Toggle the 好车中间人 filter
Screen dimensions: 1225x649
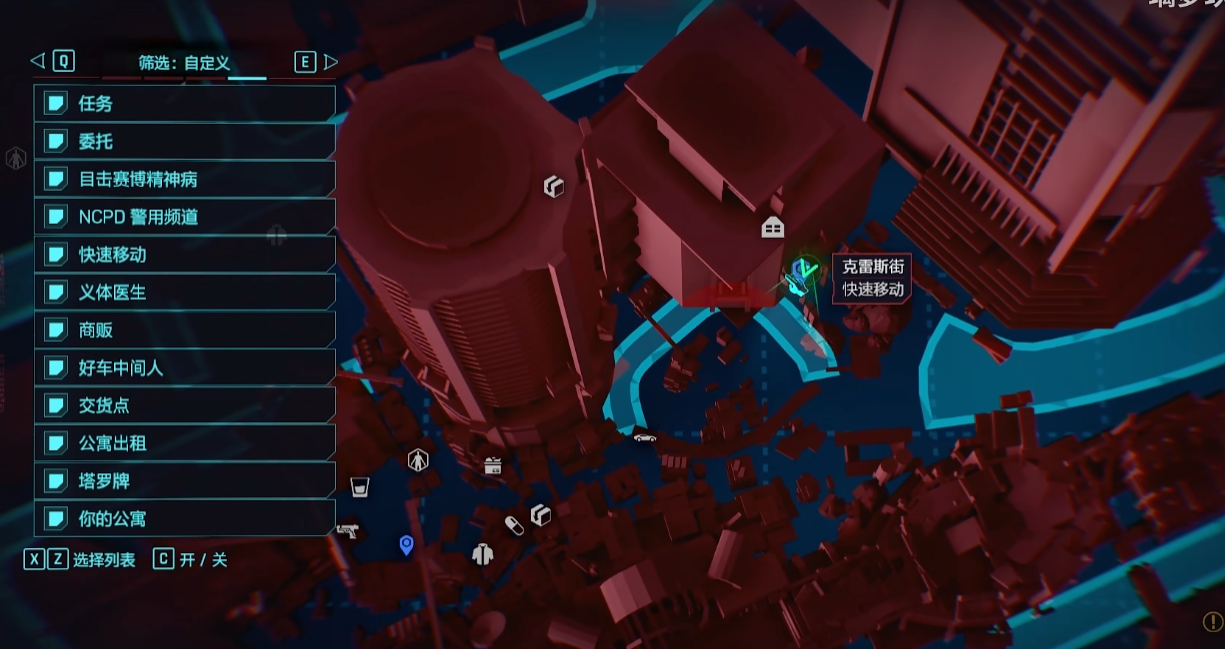click(185, 368)
